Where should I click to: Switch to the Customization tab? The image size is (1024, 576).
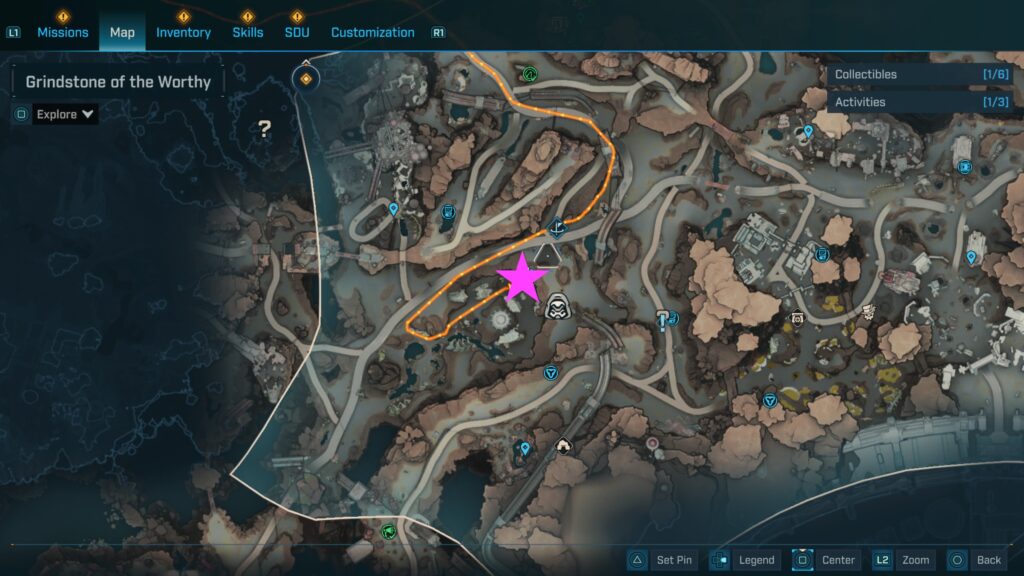pos(372,32)
